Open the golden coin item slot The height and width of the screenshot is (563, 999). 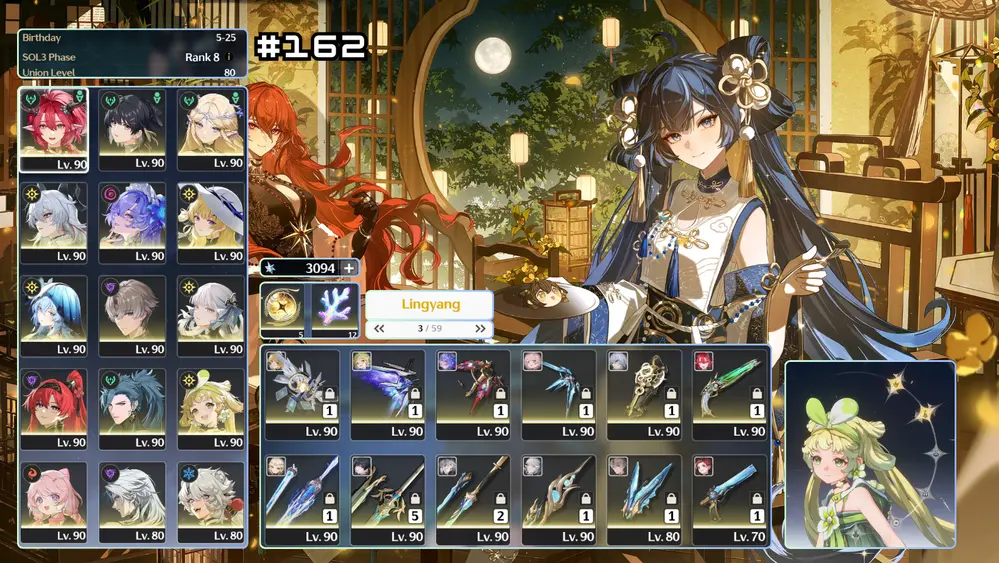coord(284,309)
